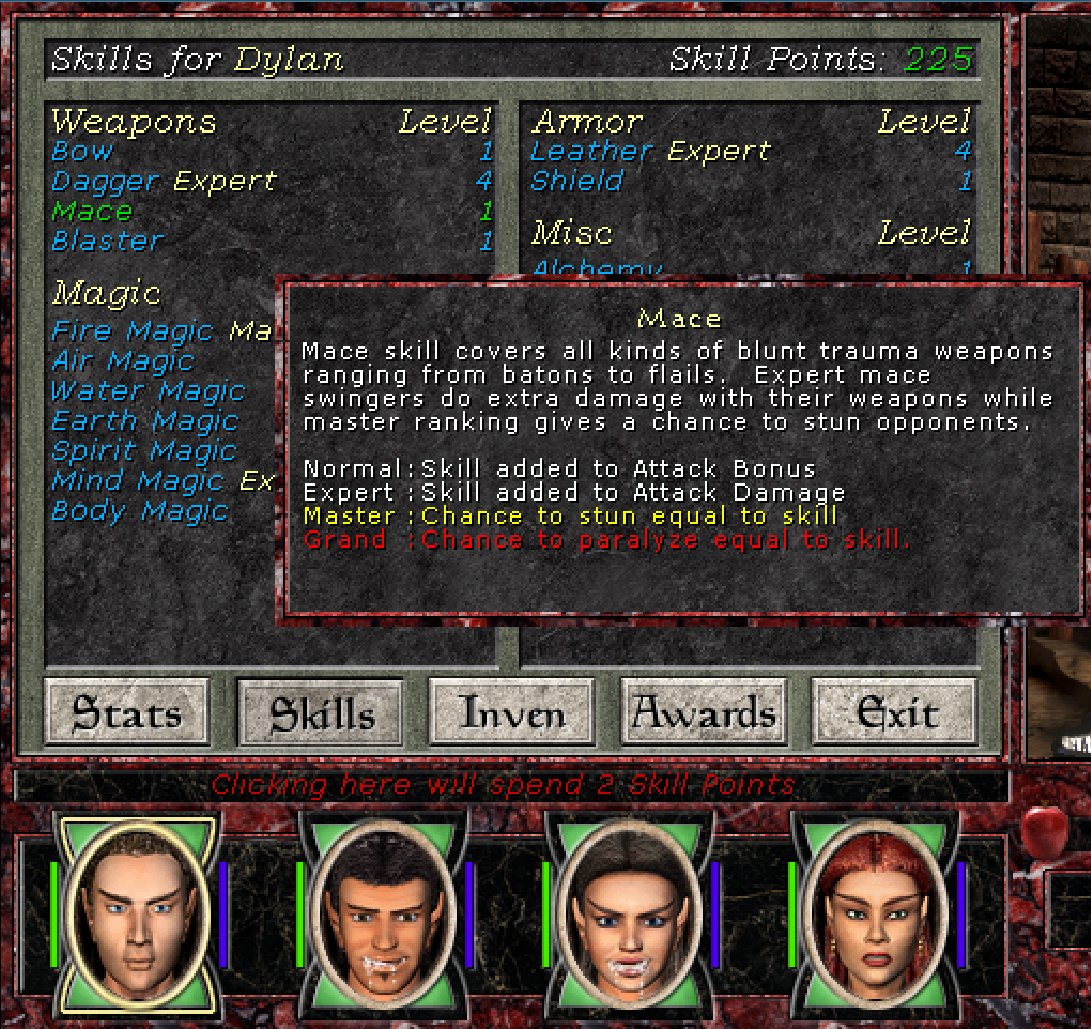Click the Spirit Magic skill
The width and height of the screenshot is (1091, 1029).
pyautogui.click(x=143, y=451)
